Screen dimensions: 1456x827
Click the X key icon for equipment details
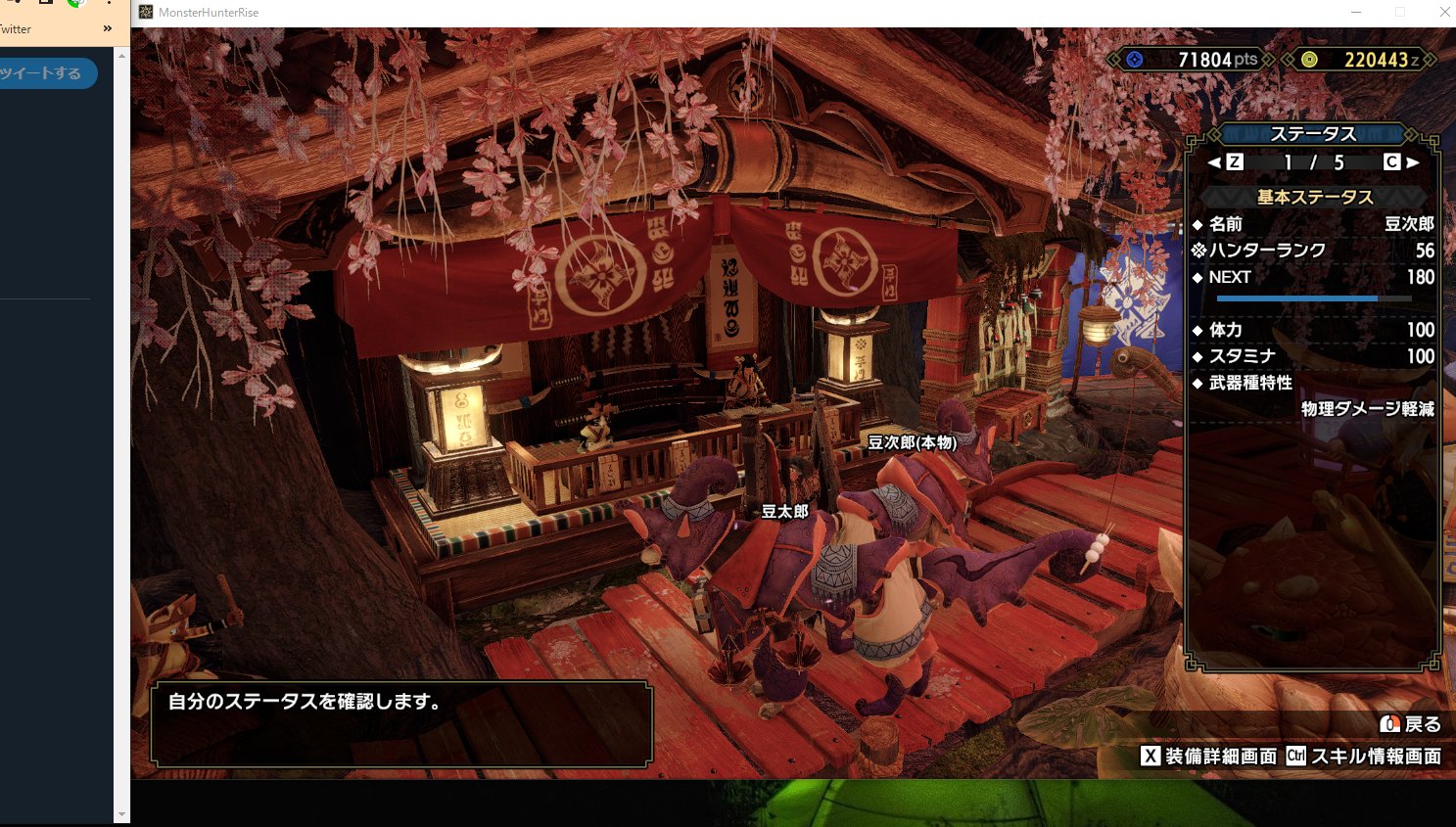click(x=1151, y=756)
